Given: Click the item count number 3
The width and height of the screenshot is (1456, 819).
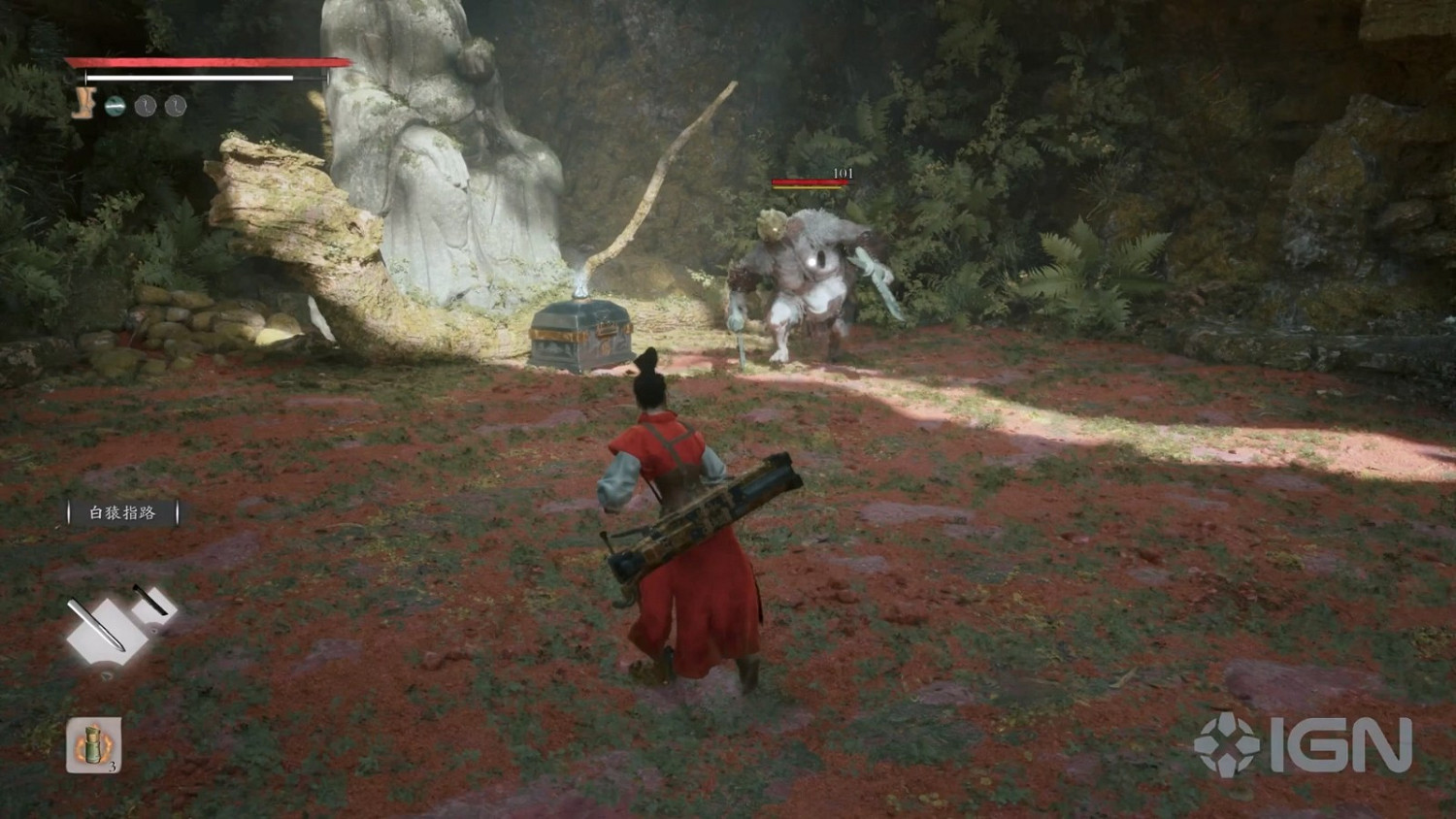Looking at the screenshot, I should pos(114,768).
